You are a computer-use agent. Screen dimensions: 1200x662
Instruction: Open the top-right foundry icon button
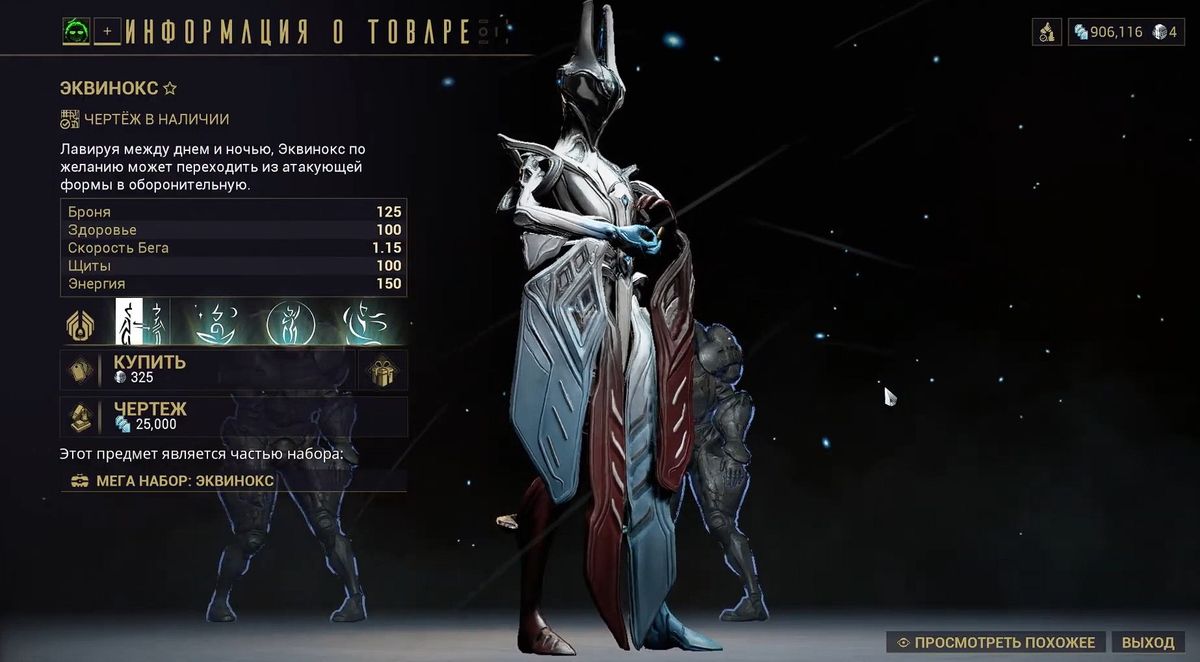[x=1046, y=32]
